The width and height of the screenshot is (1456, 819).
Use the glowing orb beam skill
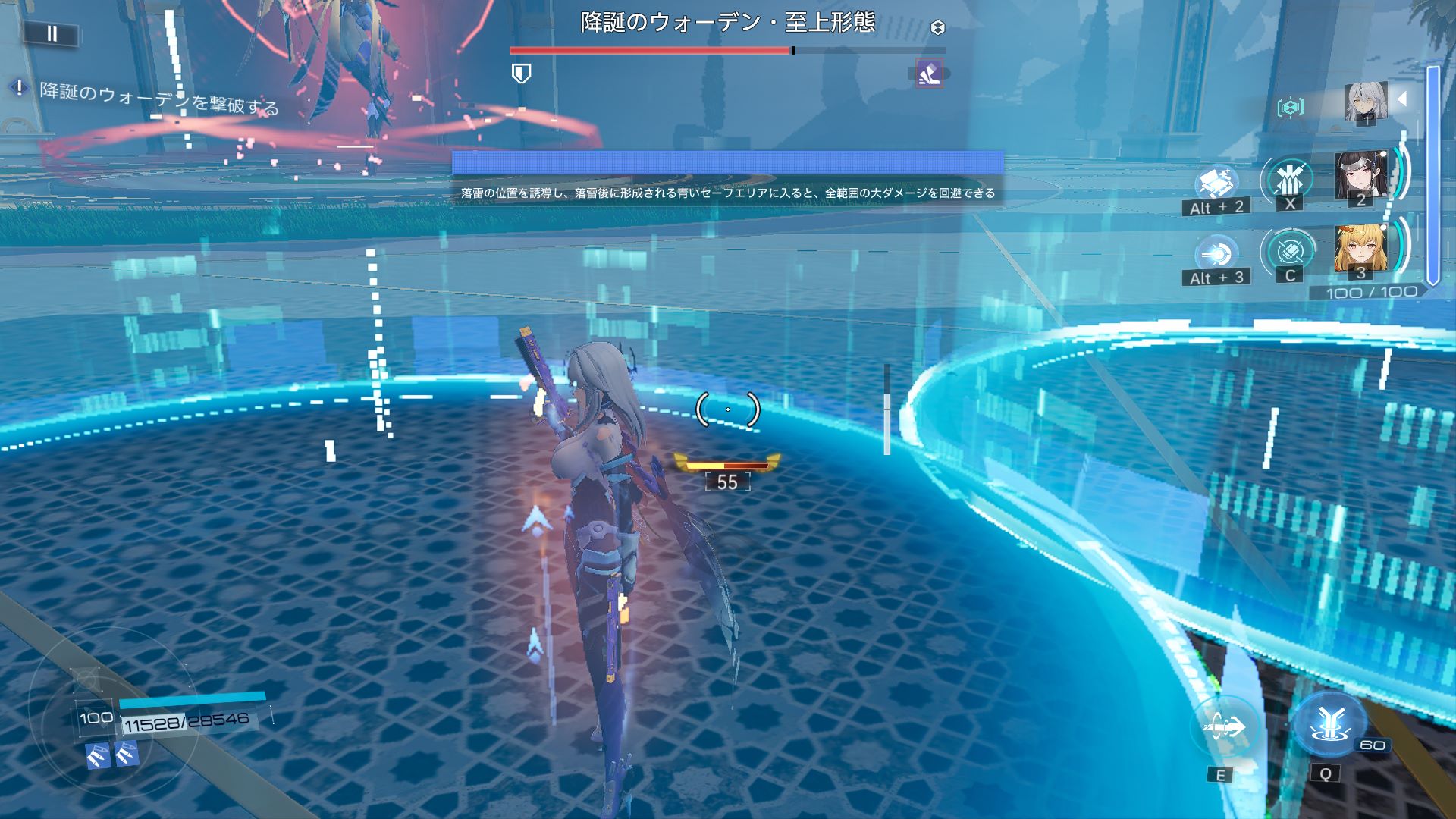click(1215, 253)
